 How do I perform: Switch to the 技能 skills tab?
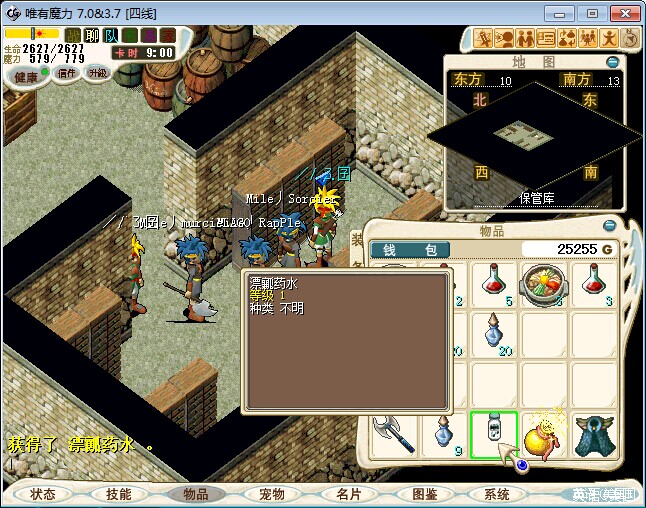(118, 494)
